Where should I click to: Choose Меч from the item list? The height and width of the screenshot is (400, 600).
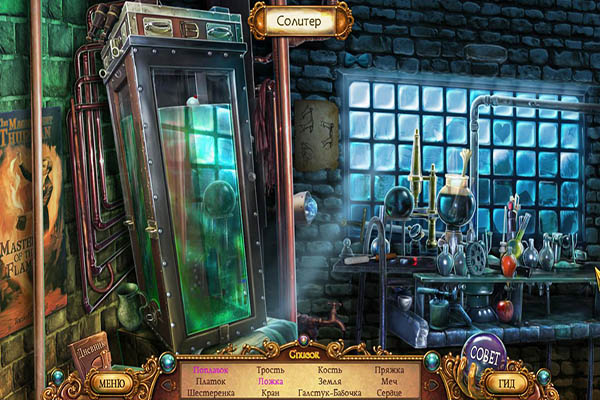click(388, 381)
